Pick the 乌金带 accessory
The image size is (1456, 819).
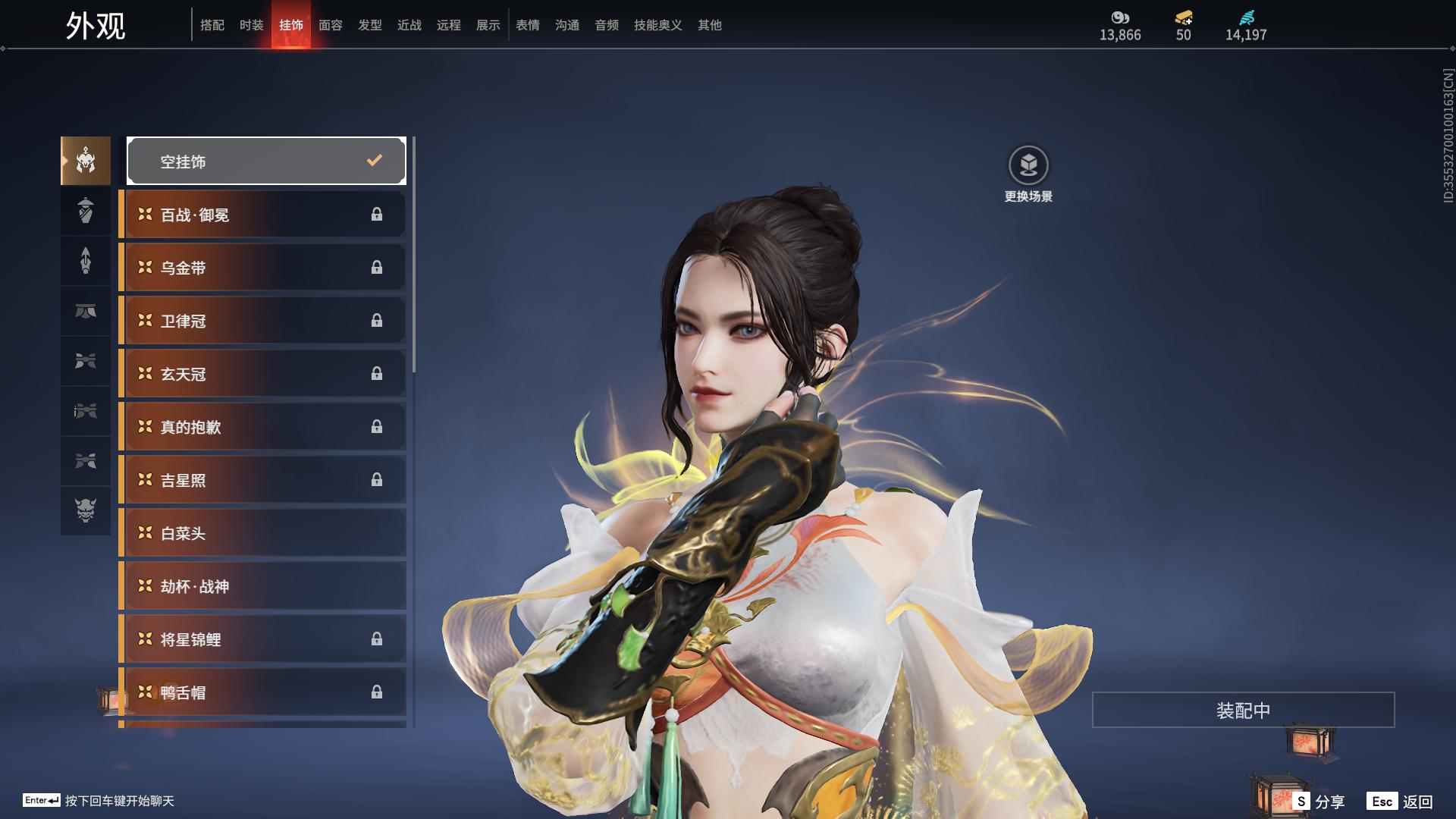click(263, 268)
